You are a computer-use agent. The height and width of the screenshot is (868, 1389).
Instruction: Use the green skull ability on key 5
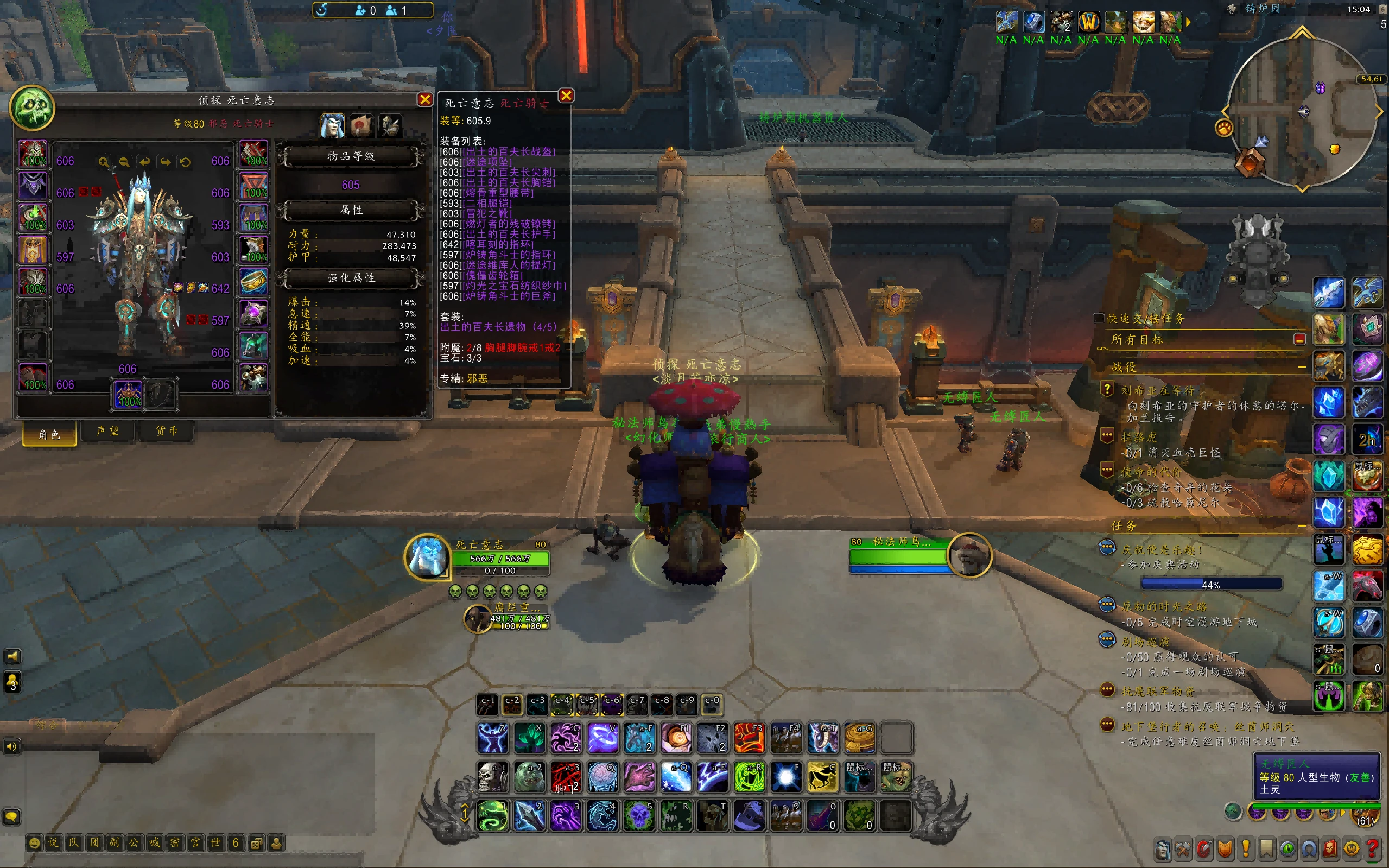(x=639, y=815)
